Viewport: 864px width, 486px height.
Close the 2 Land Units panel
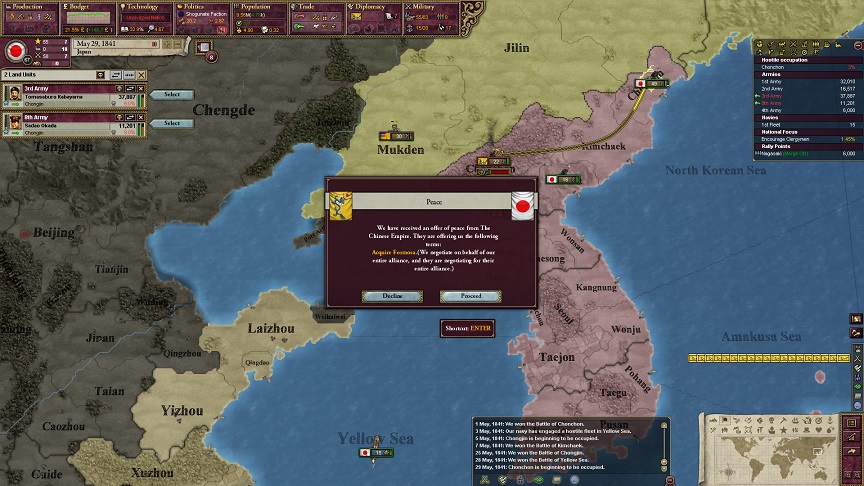click(142, 75)
